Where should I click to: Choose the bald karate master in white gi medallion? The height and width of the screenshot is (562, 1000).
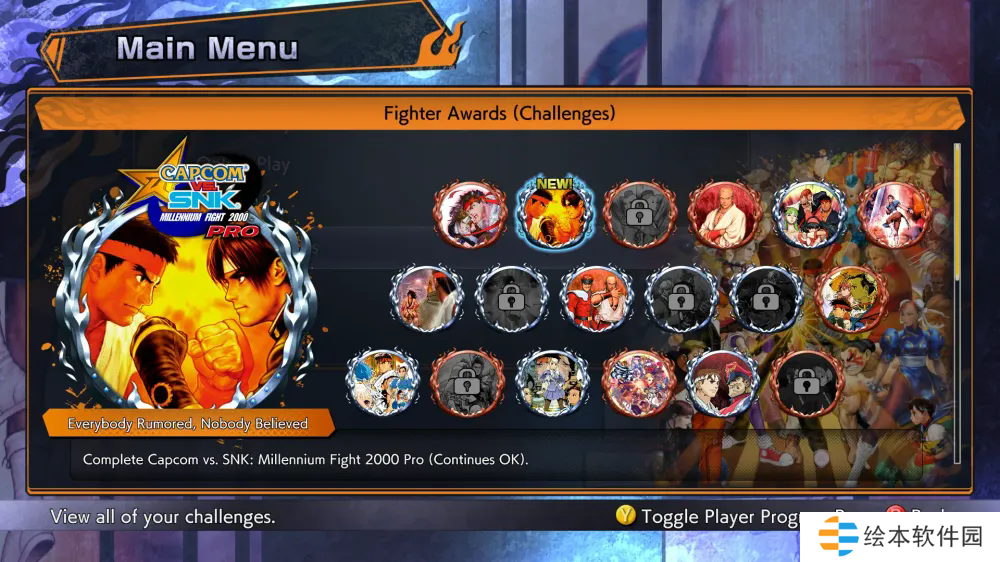[x=724, y=214]
